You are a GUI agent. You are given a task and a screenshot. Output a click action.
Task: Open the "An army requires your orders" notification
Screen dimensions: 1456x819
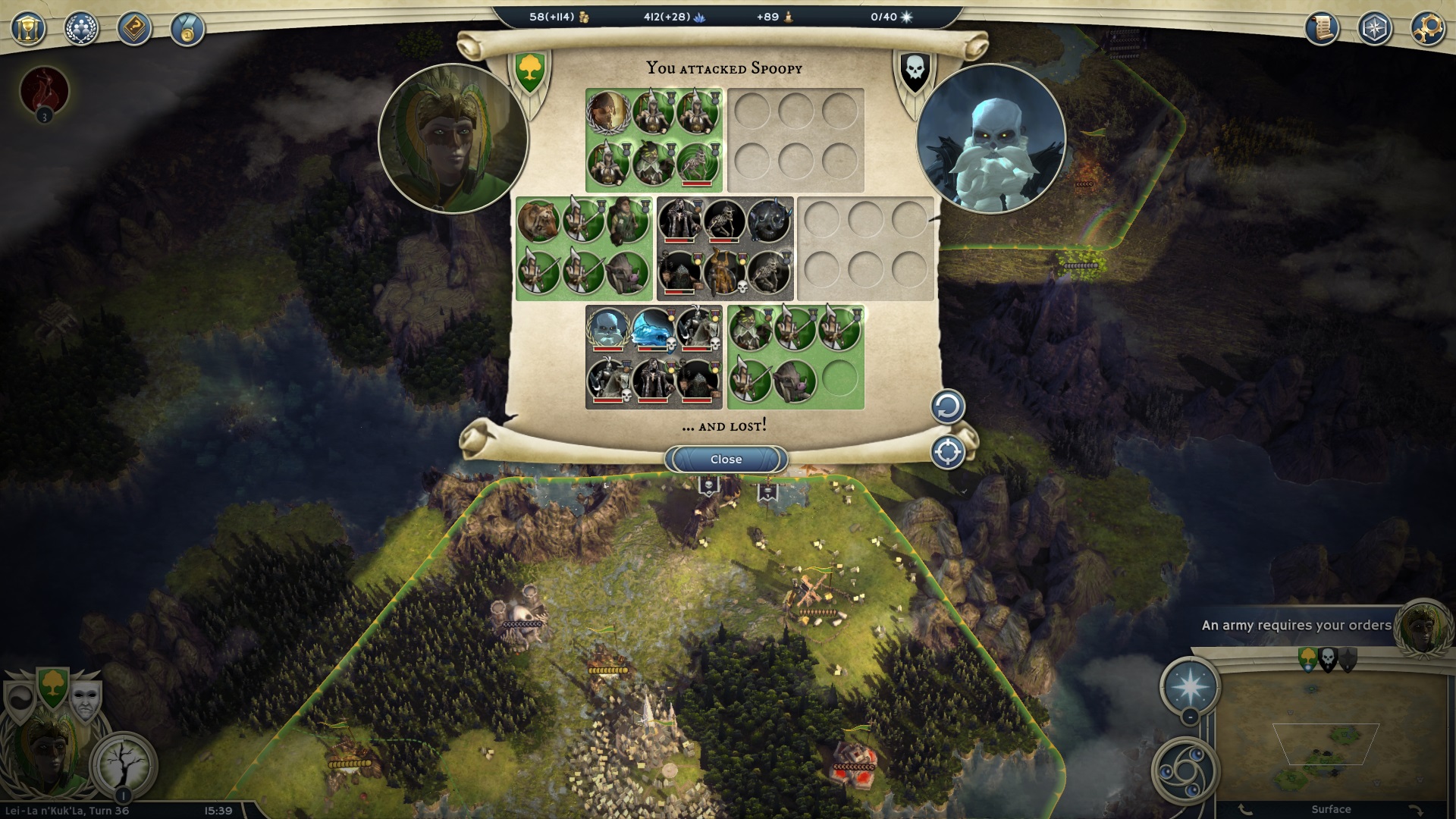click(1296, 626)
